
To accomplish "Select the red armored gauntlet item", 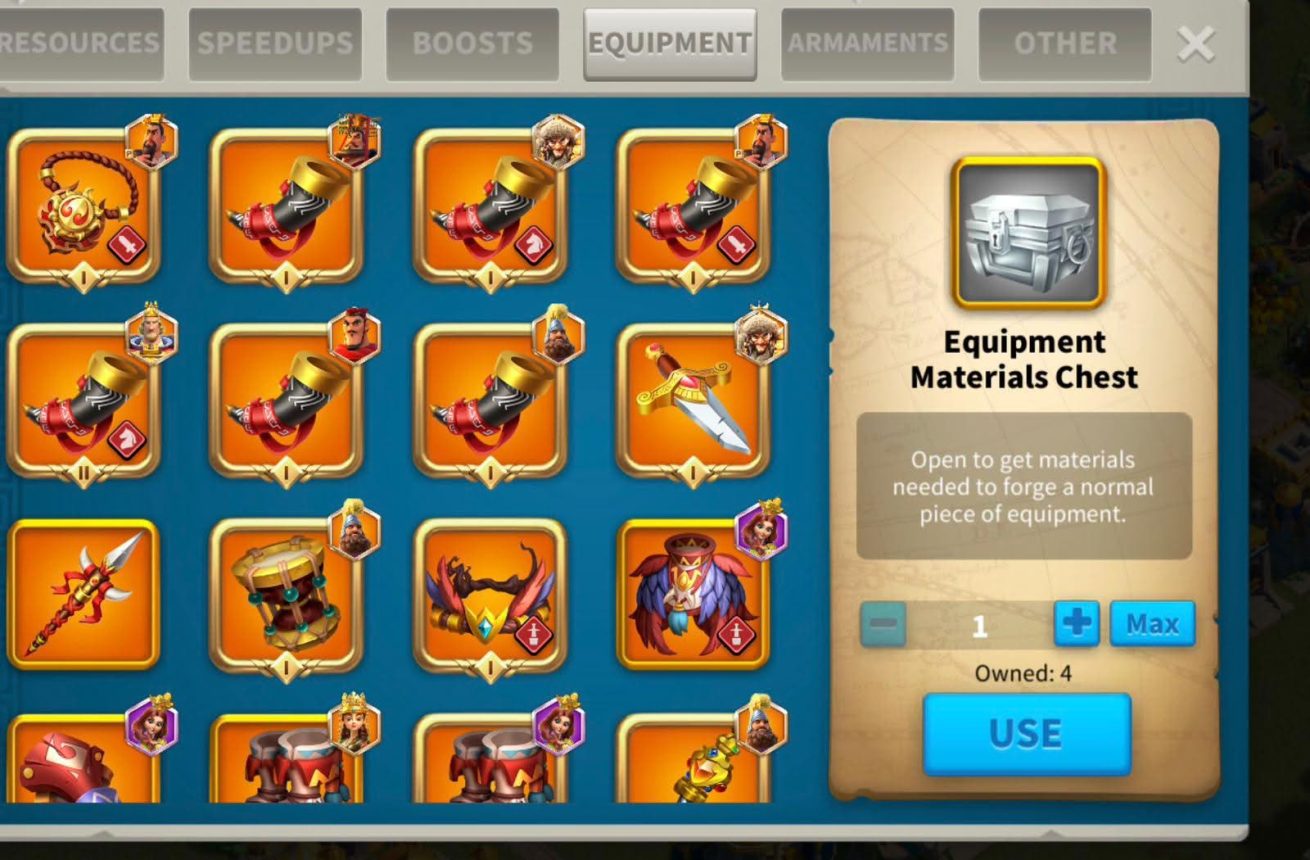I will coord(84,765).
